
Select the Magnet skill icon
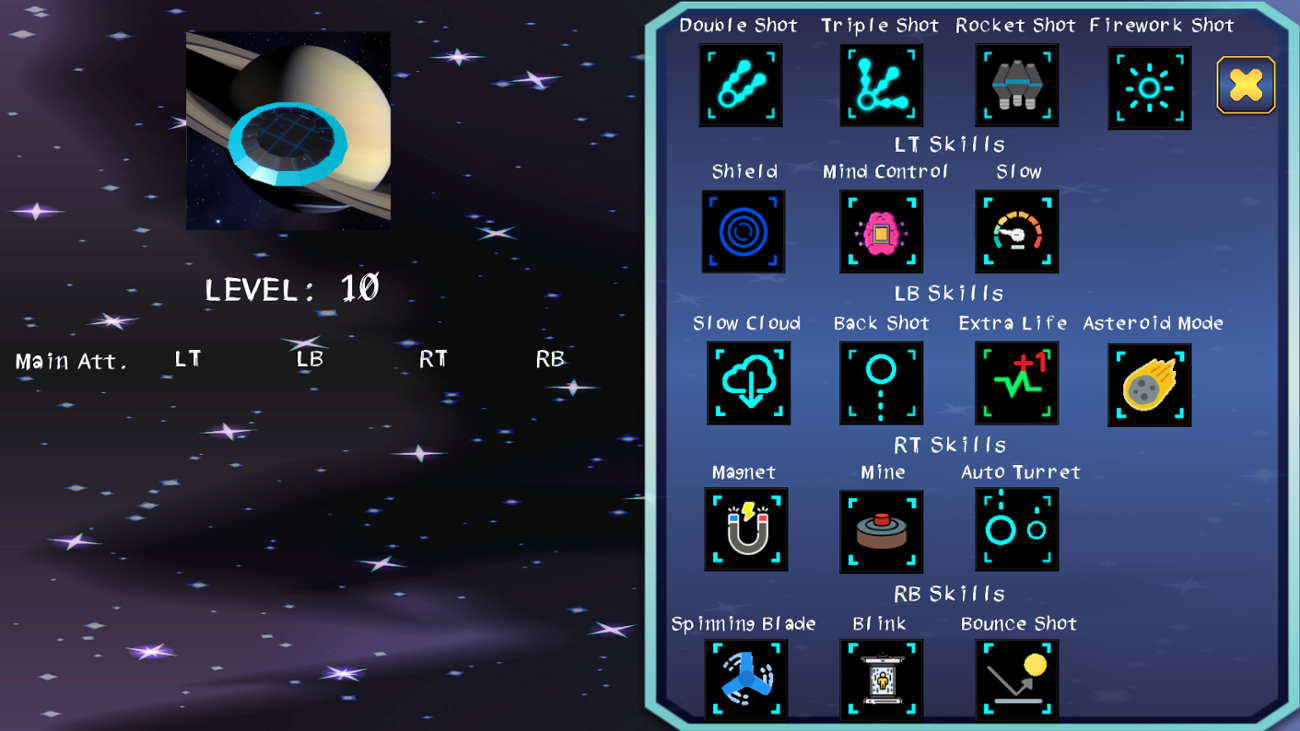[748, 529]
